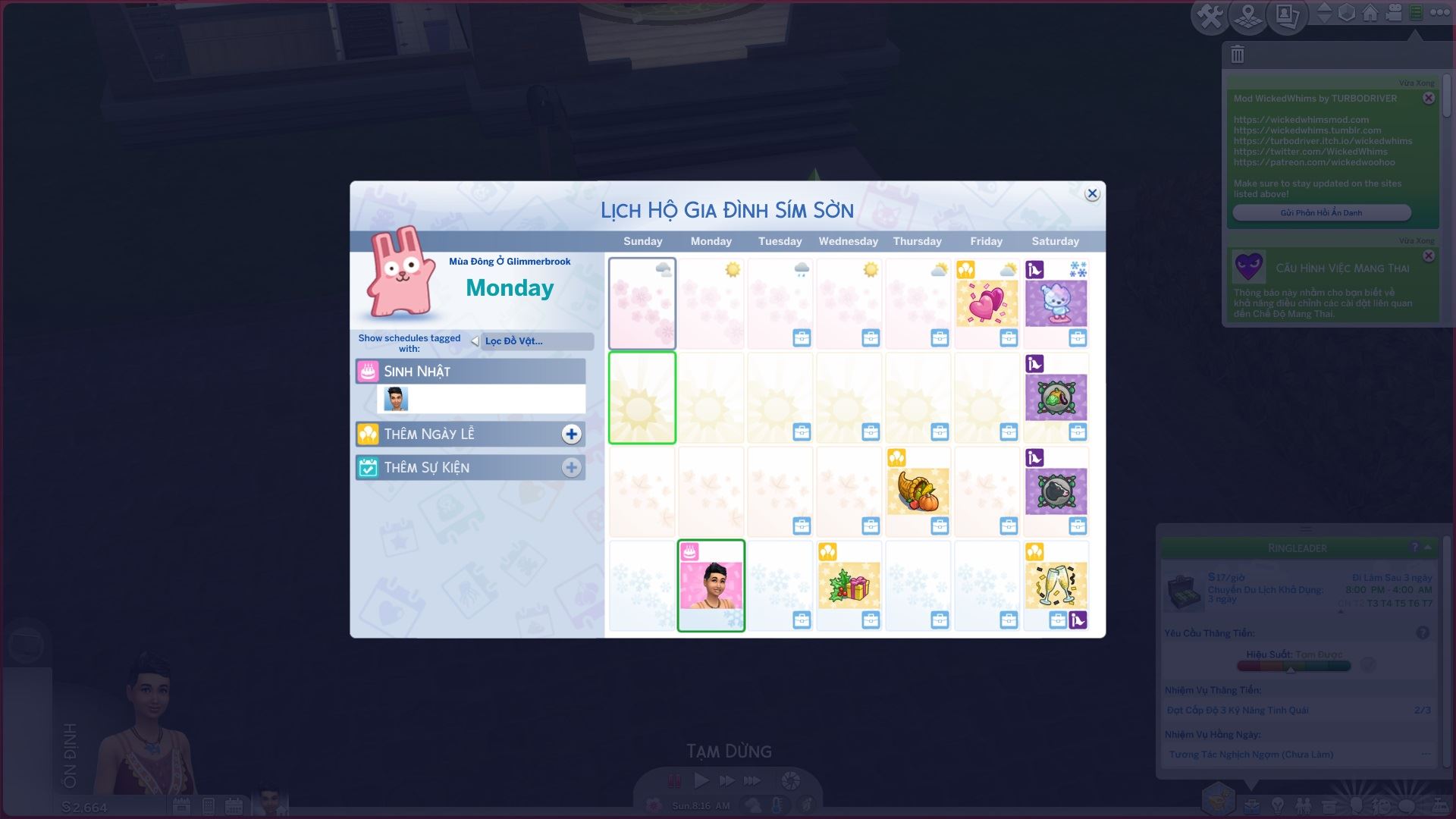Viewport: 1456px width, 819px height.
Task: Open Build Mode with the hammer and wrench icon
Action: (1213, 13)
